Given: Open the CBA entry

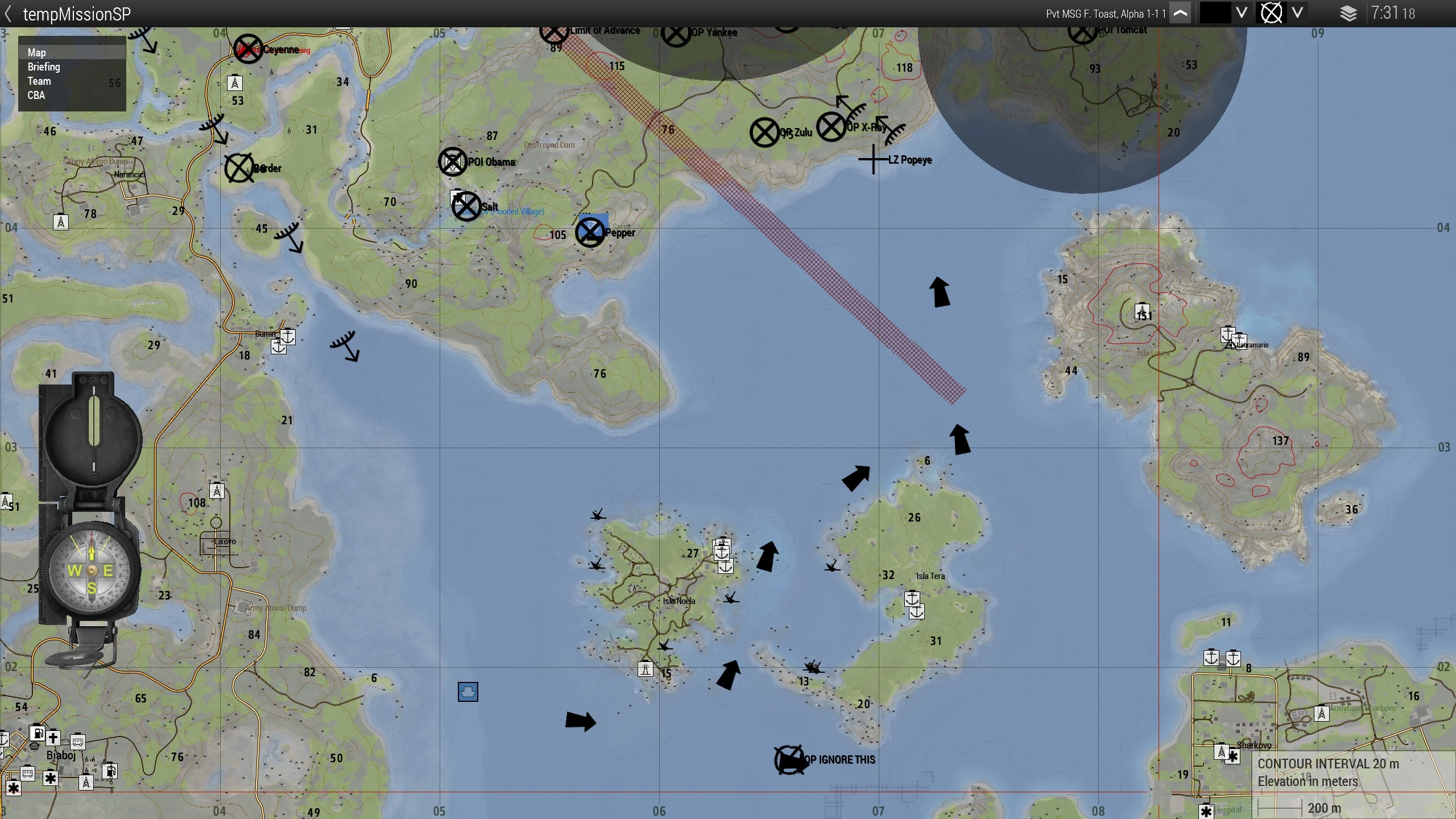Looking at the screenshot, I should click(x=36, y=95).
